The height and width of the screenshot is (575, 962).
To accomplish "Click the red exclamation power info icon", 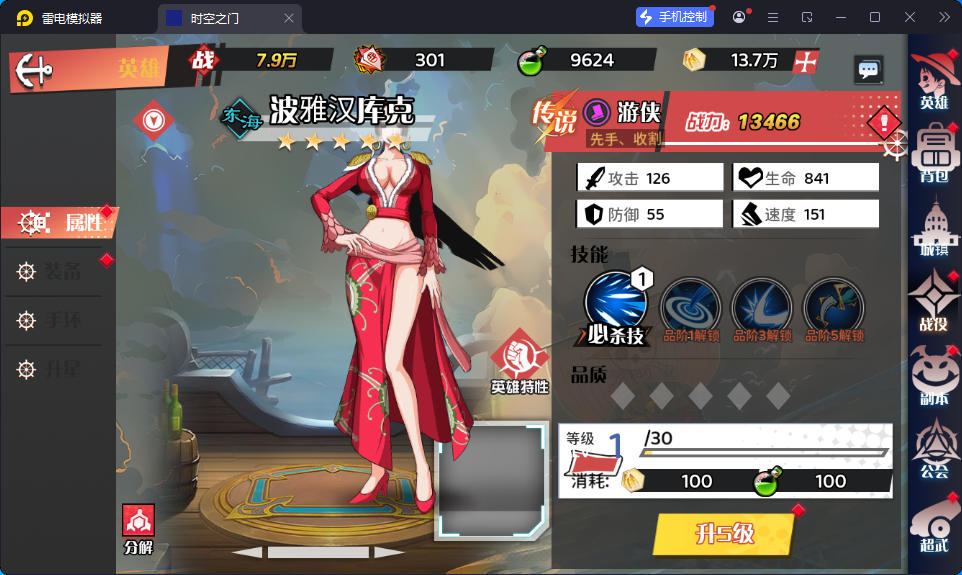I will click(884, 123).
